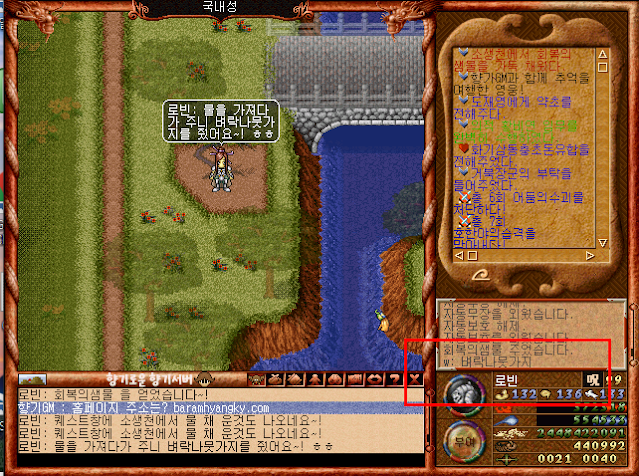Click the round 무예 skills button
The width and height of the screenshot is (639, 476).
462,442
